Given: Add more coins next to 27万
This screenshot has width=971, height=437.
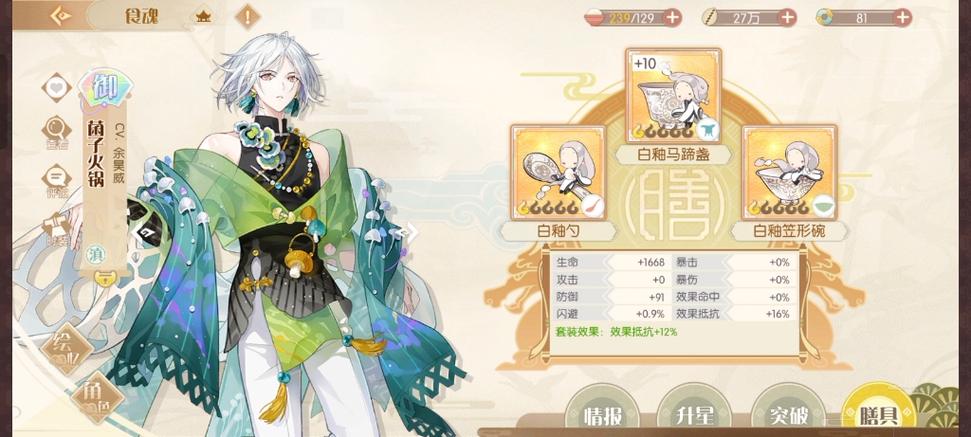Looking at the screenshot, I should (x=787, y=17).
